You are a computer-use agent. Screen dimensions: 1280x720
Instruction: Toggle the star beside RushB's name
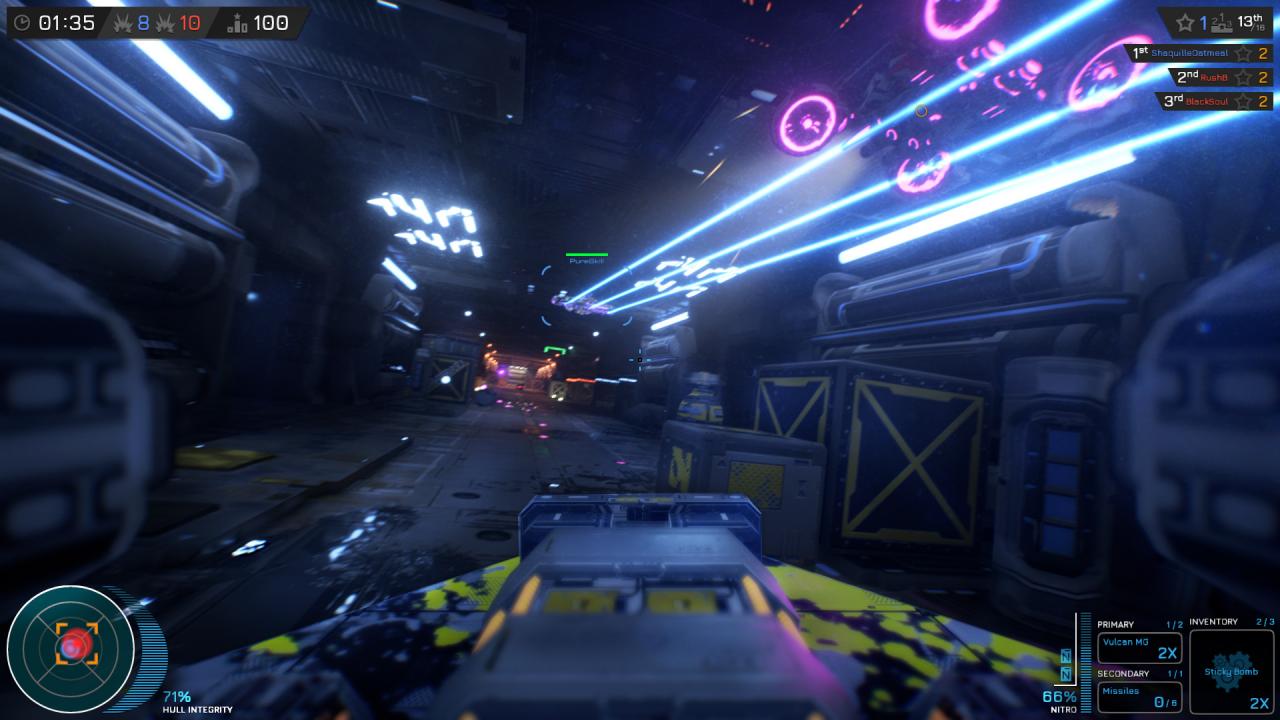(x=1243, y=77)
